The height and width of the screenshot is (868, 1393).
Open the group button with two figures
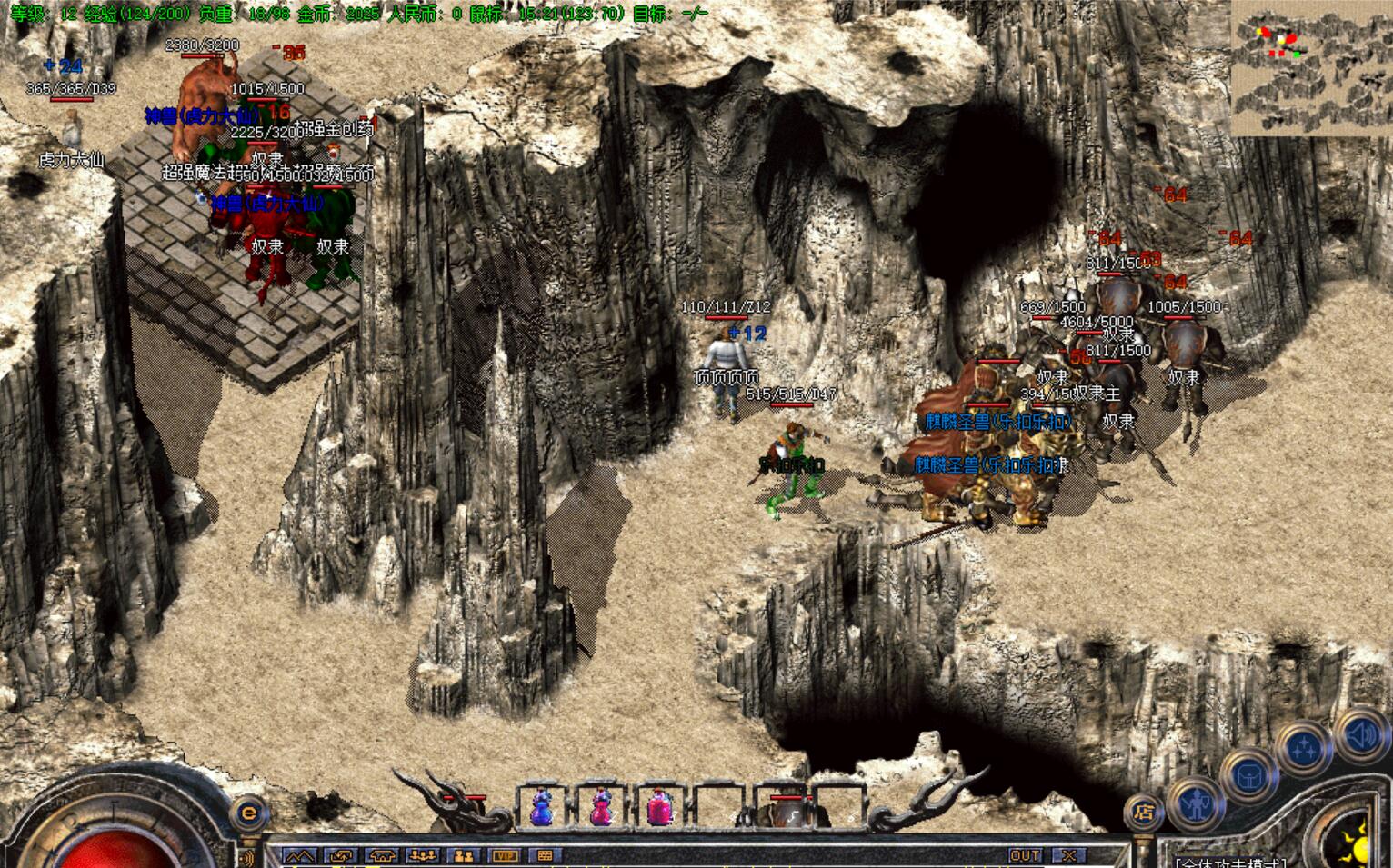pos(463,855)
